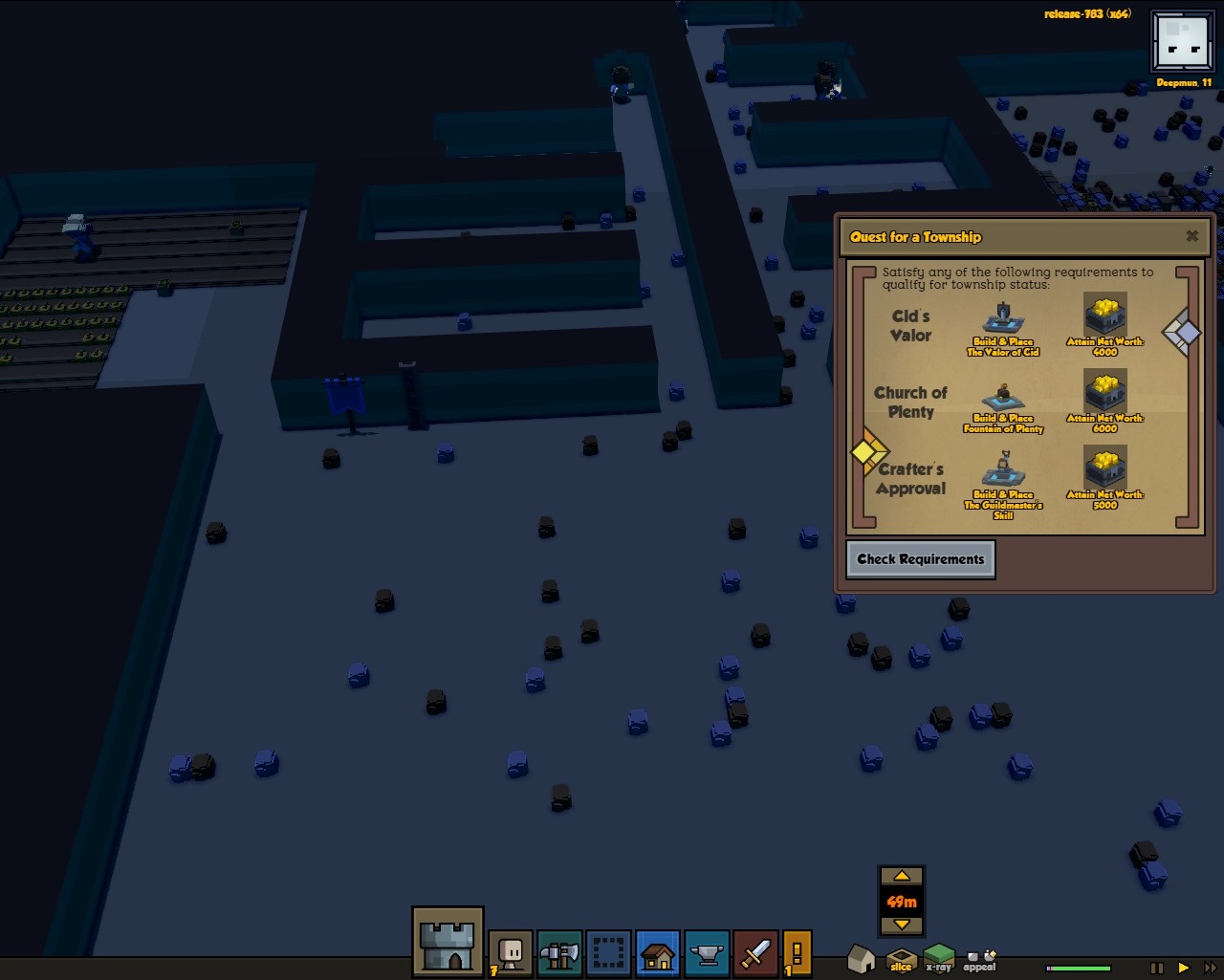1224x980 pixels.
Task: Open the harvest menu with axe icon
Action: click(559, 953)
